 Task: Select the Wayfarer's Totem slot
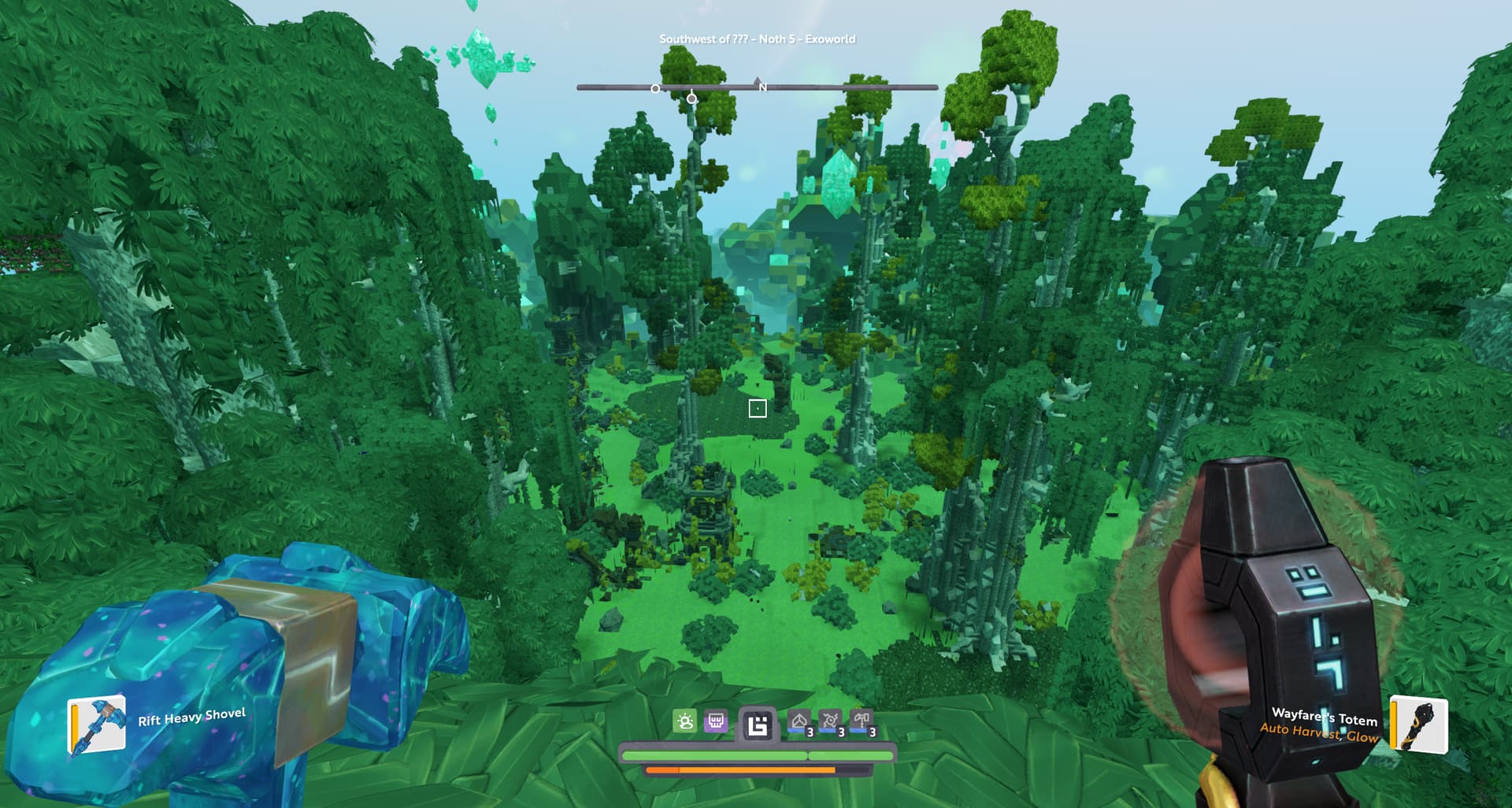1419,724
